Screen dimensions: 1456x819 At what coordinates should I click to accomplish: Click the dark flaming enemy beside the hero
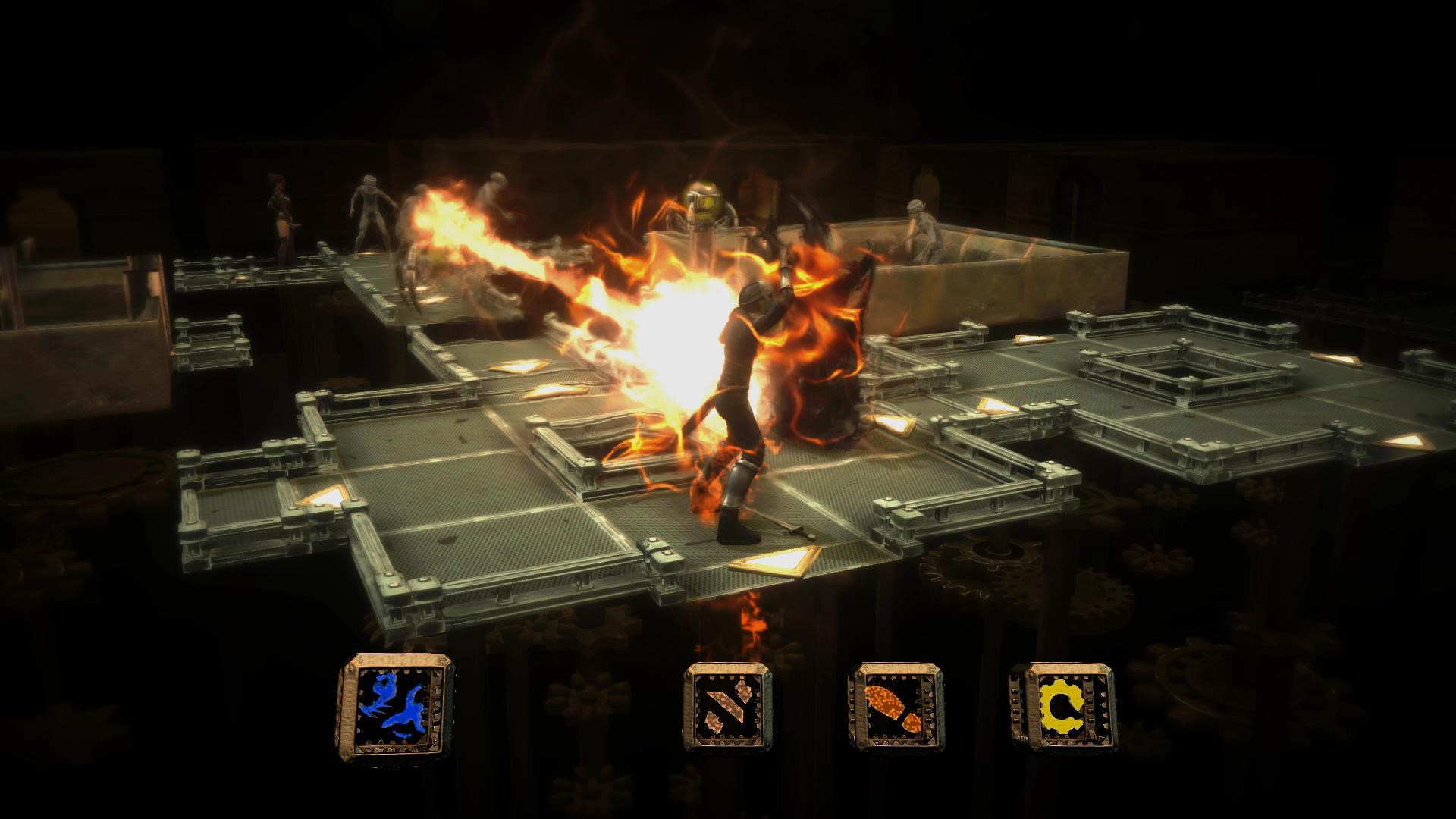(827, 379)
